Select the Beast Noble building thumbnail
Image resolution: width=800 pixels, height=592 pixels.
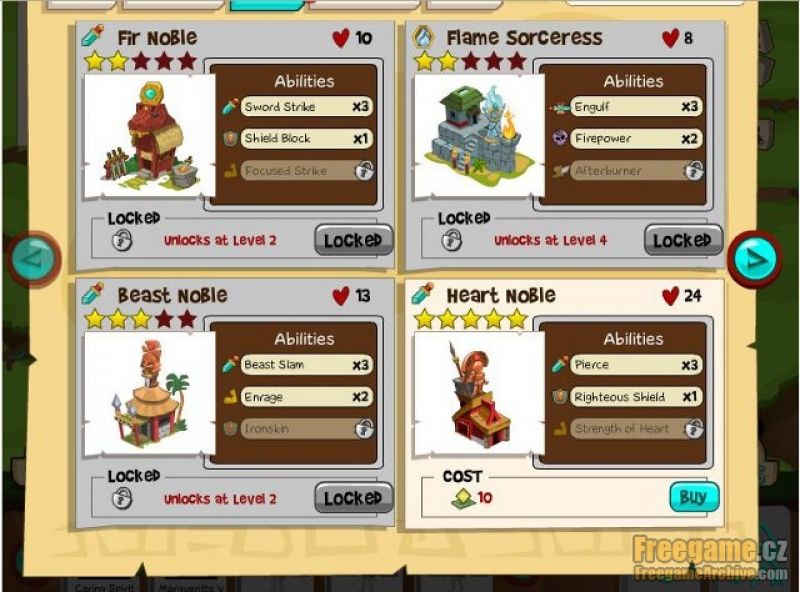[148, 395]
